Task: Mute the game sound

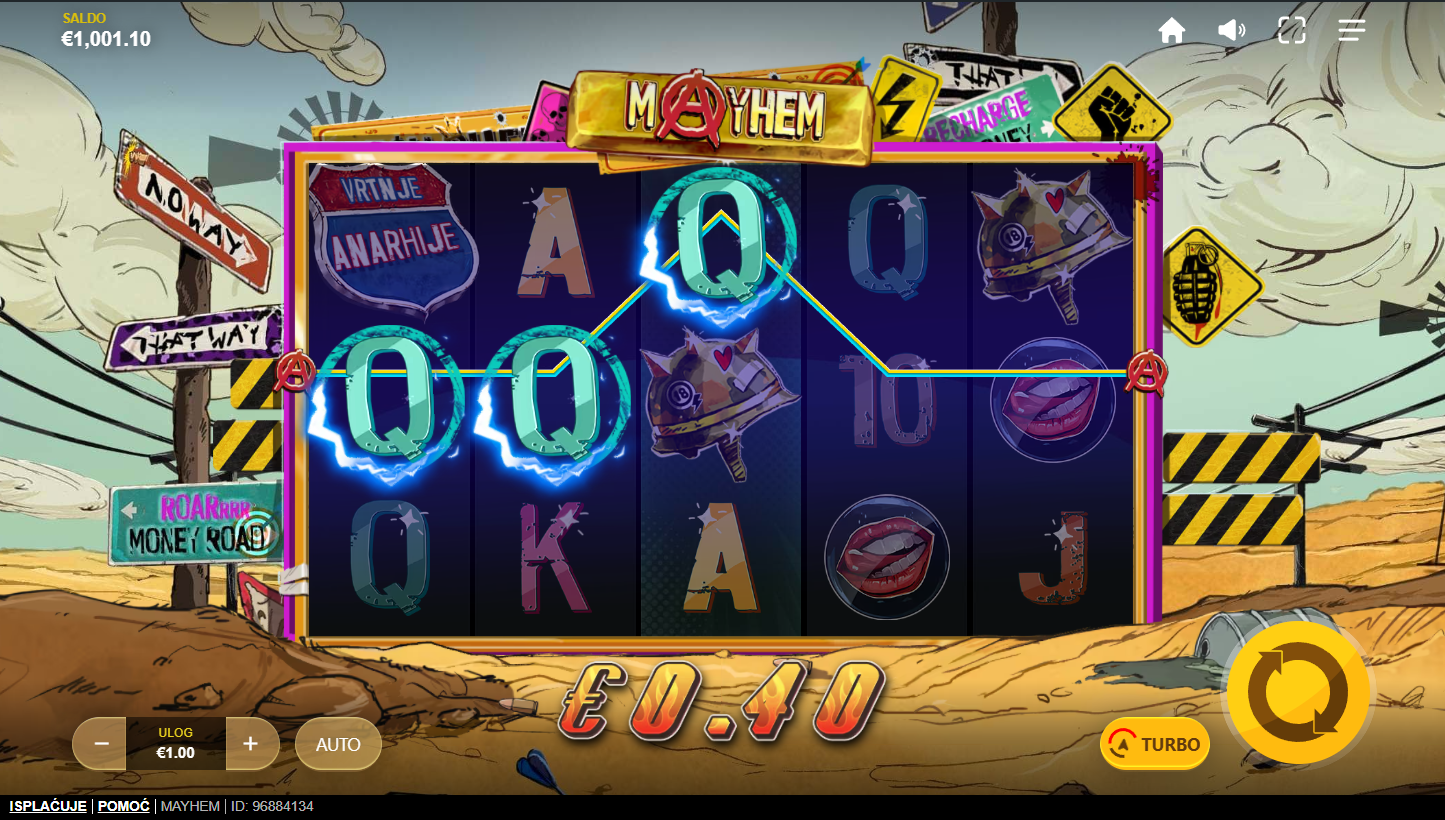Action: coord(1231,31)
